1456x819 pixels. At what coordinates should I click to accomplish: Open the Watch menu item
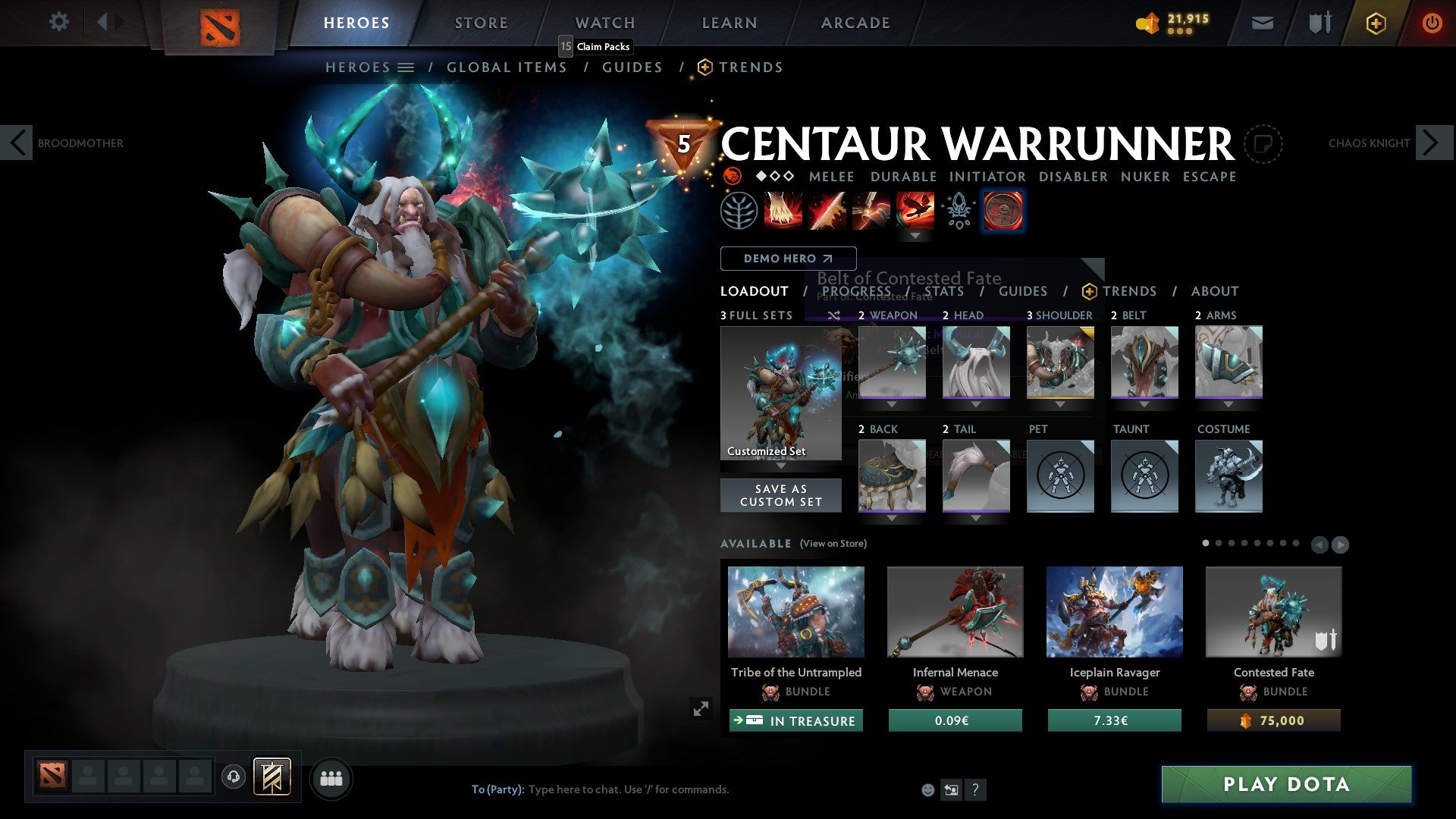click(x=604, y=22)
